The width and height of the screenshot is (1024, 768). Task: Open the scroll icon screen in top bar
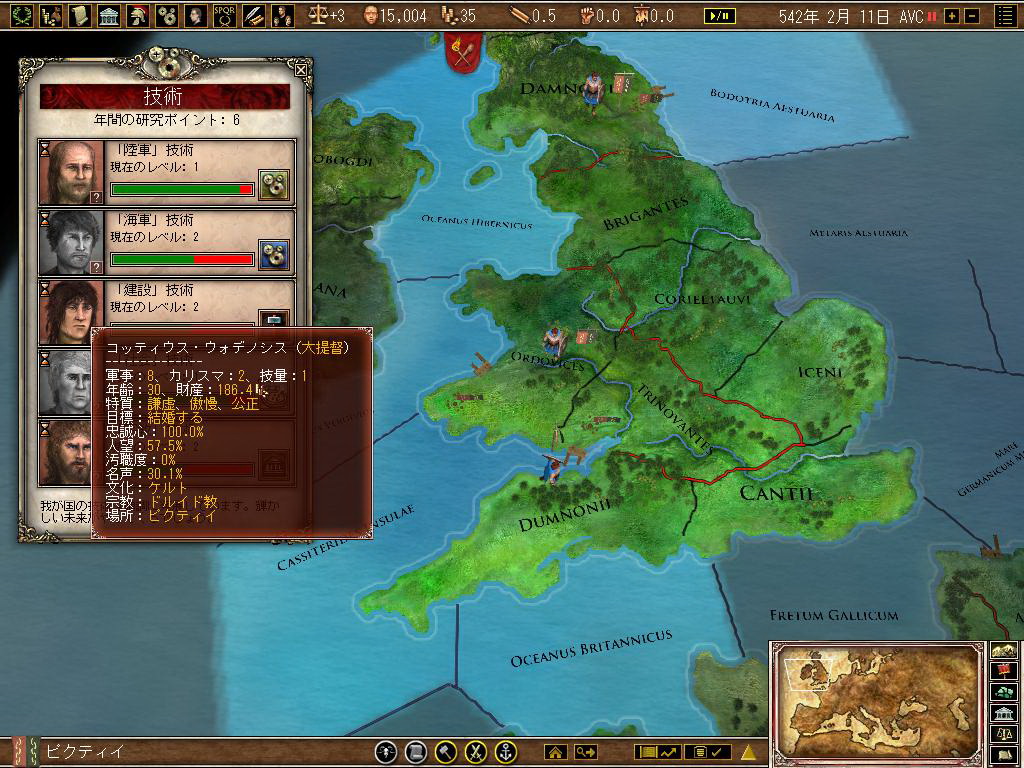pyautogui.click(x=80, y=15)
